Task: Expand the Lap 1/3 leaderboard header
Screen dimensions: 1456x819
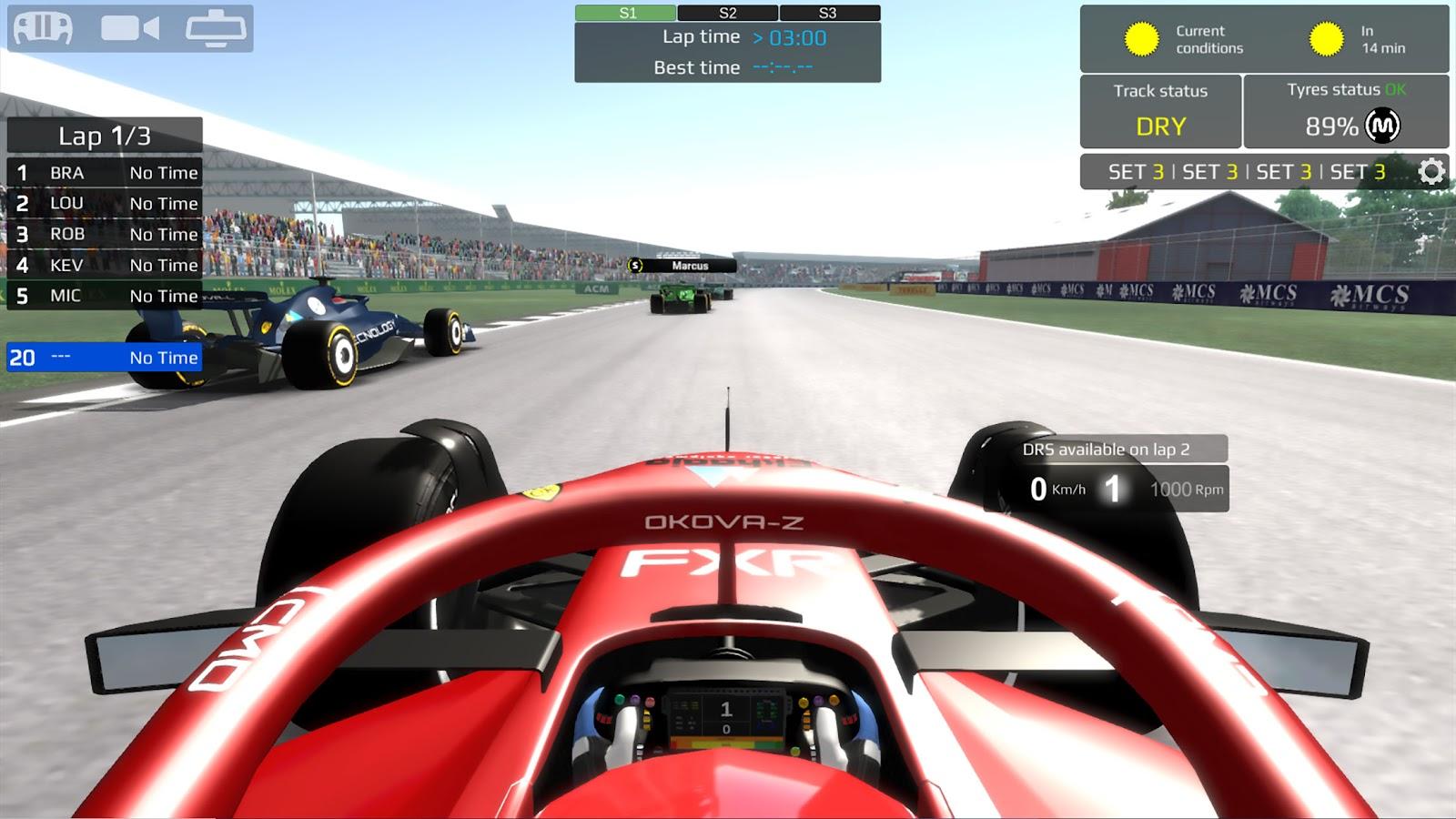Action: (x=103, y=136)
